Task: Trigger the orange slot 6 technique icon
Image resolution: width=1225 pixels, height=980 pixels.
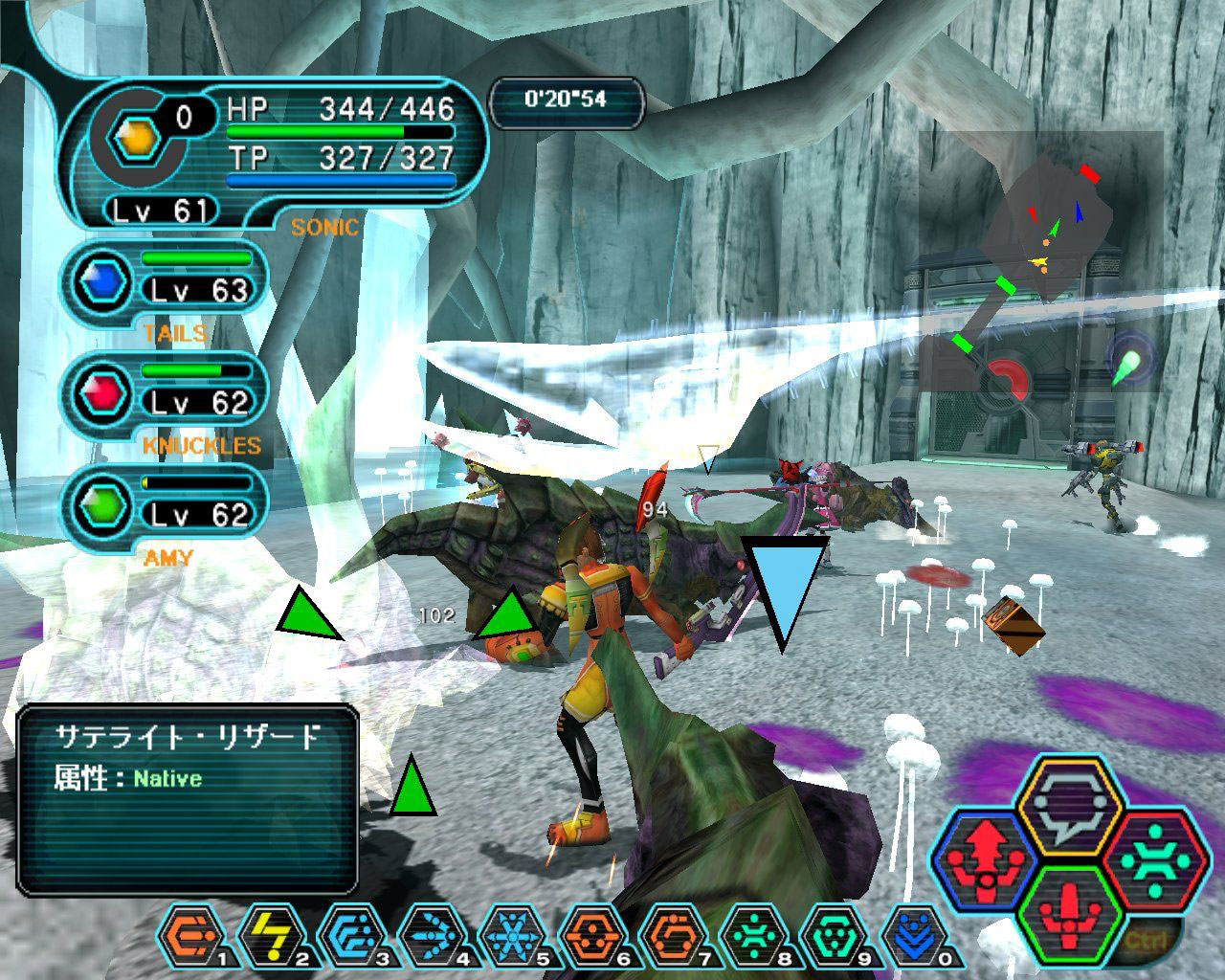Action: pyautogui.click(x=589, y=935)
